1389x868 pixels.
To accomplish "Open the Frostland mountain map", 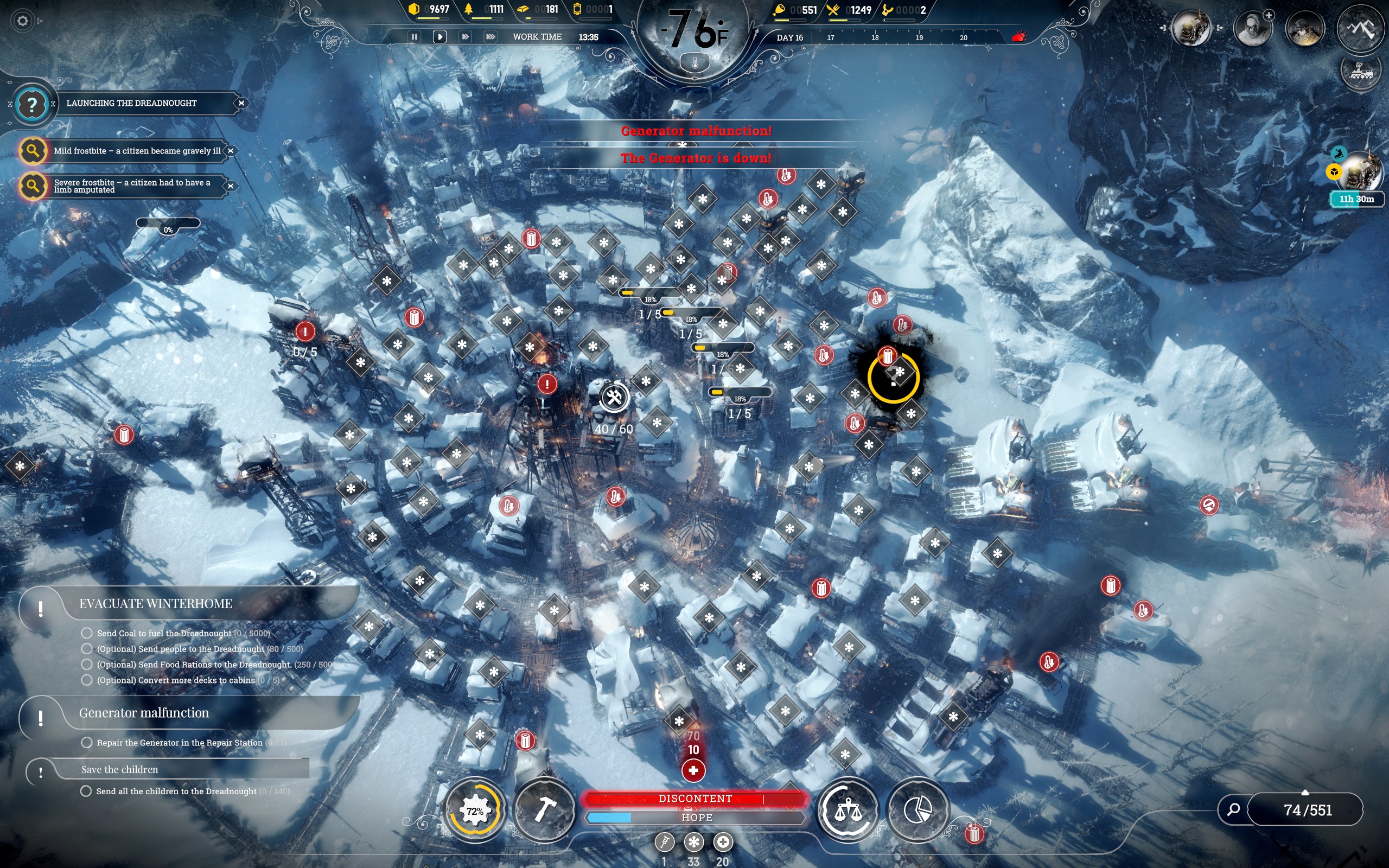I will [1360, 28].
